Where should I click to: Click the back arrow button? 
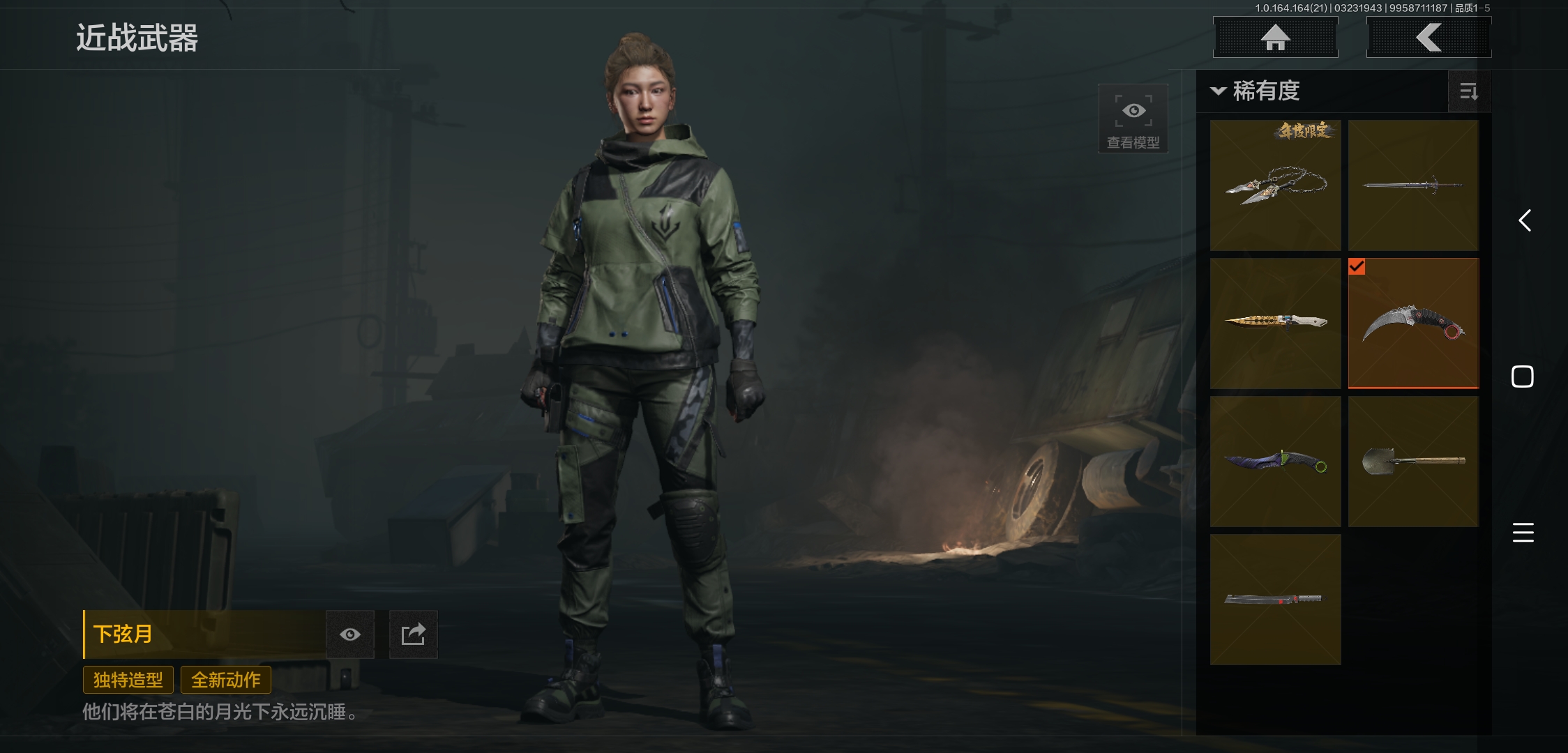[x=1428, y=38]
